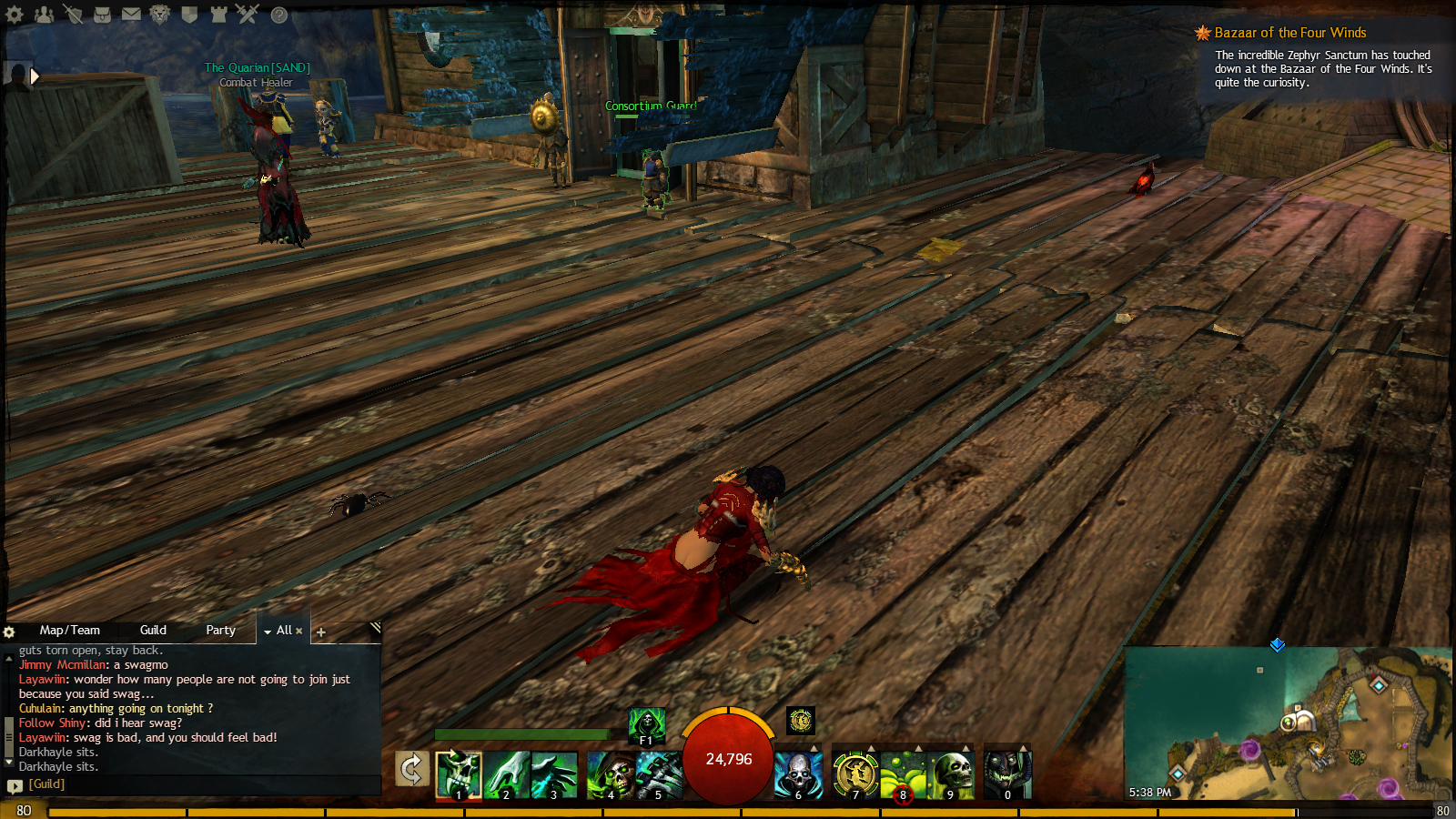Open the Contacts and LFG panel
The image size is (1456, 819).
tap(45, 15)
